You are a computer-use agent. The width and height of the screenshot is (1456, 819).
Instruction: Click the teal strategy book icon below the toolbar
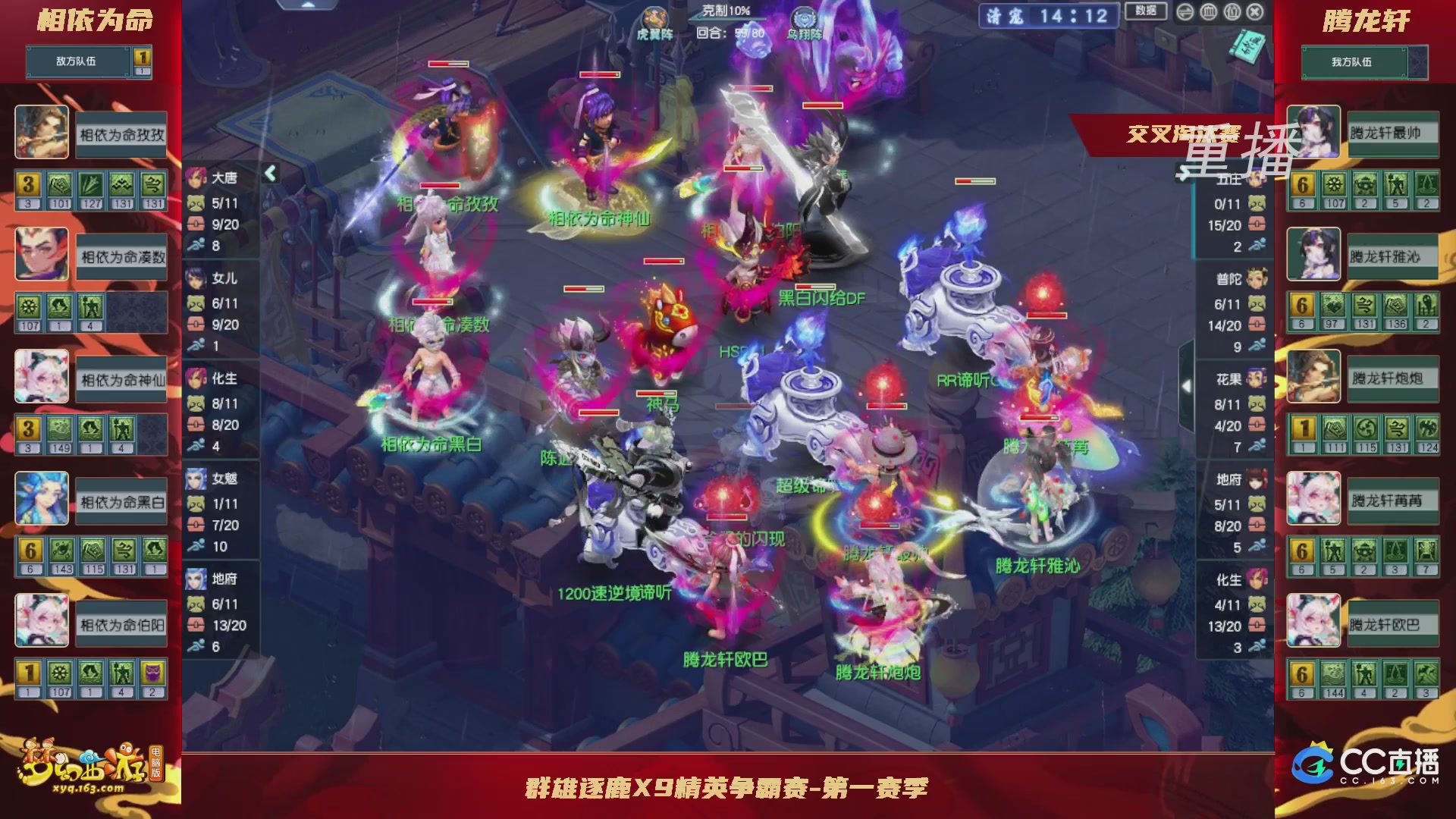tap(1247, 45)
